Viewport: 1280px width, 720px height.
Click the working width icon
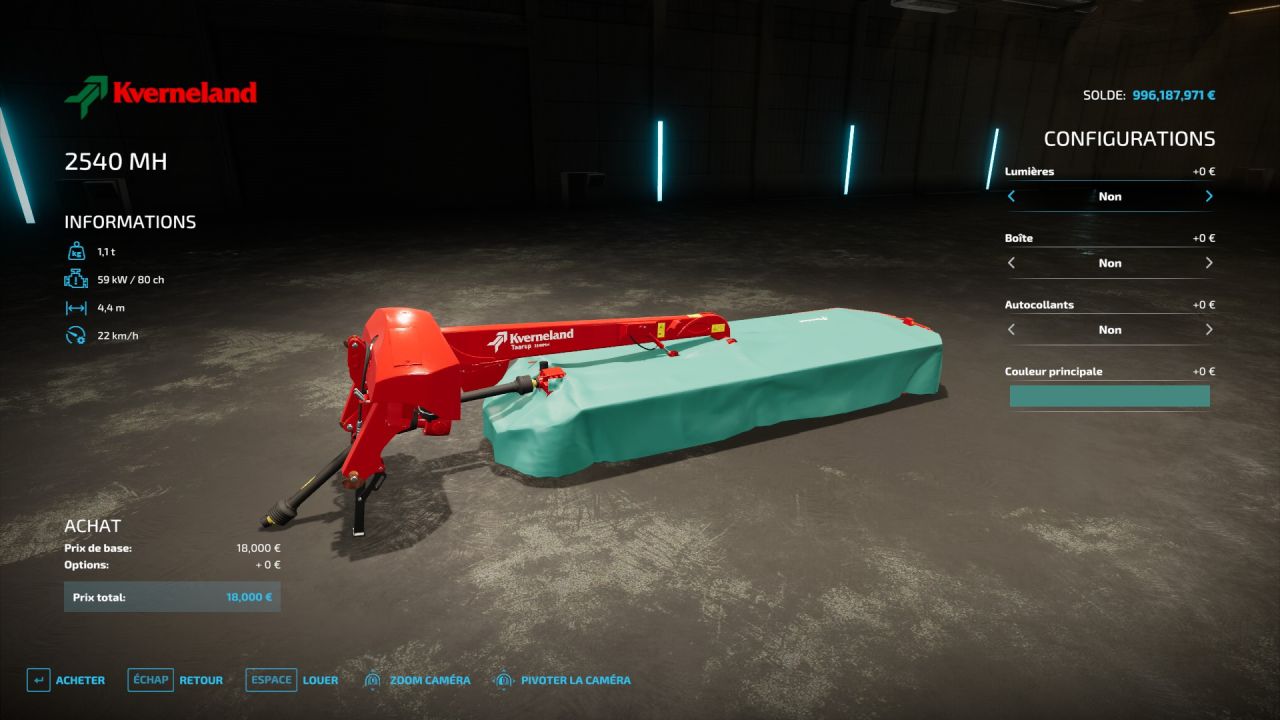pyautogui.click(x=76, y=307)
